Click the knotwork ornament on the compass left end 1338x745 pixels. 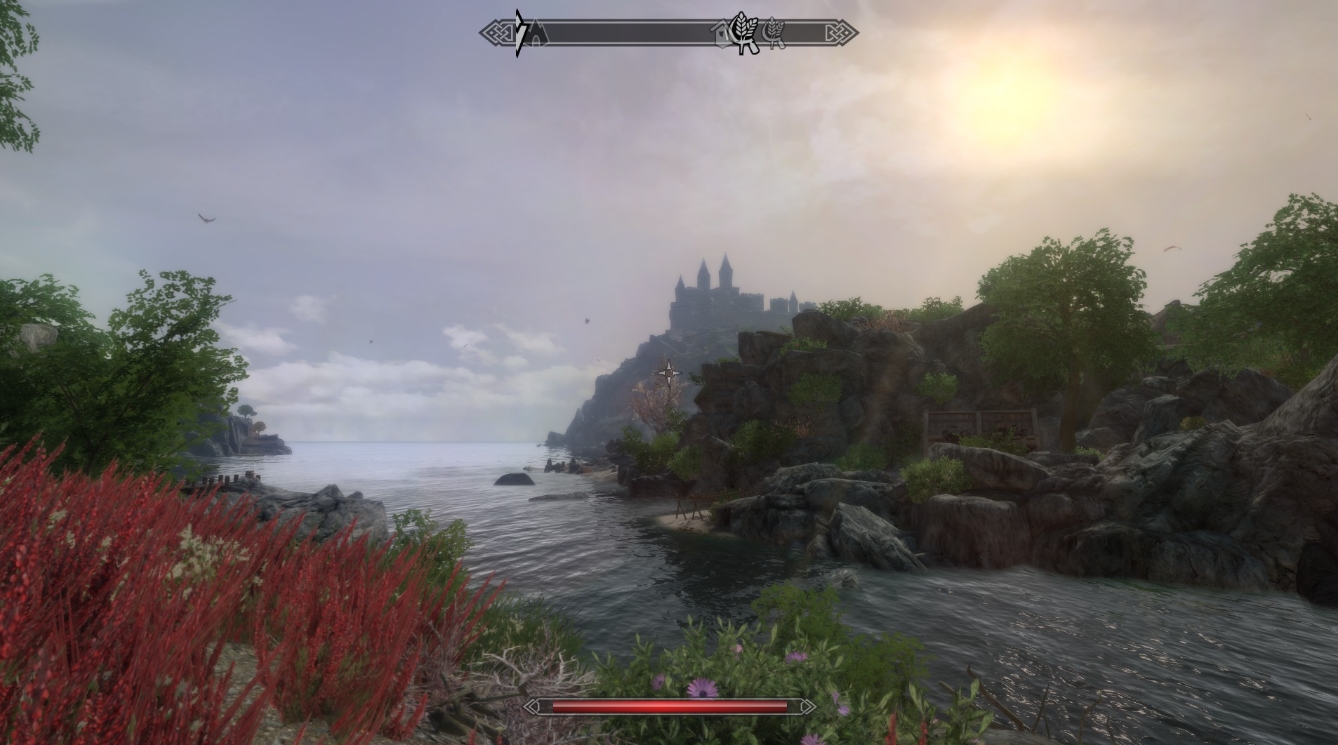click(x=499, y=32)
